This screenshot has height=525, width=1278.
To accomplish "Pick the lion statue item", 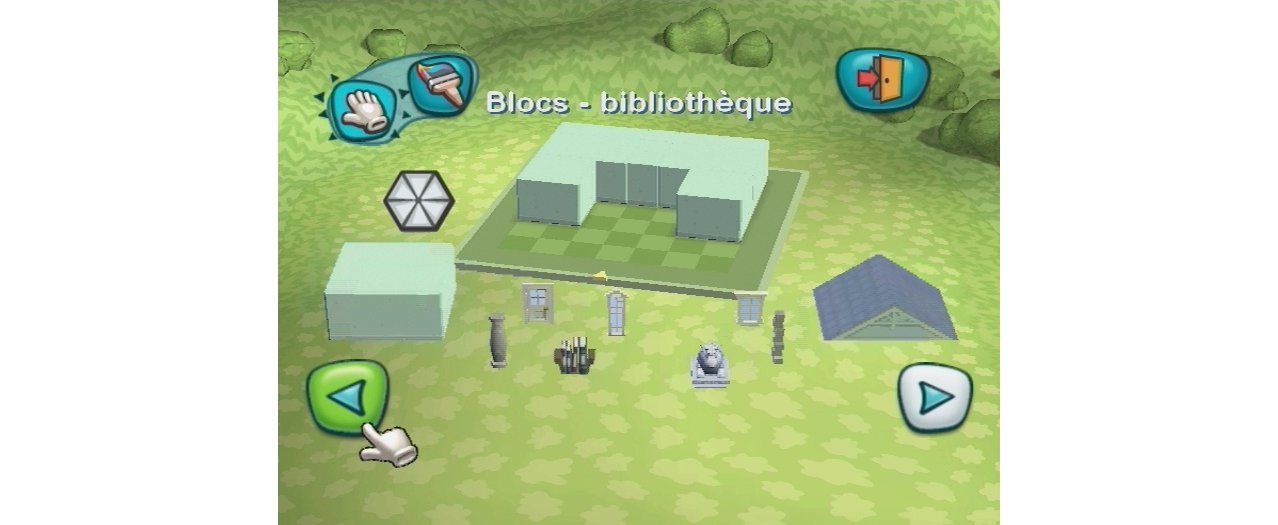I will coord(709,365).
